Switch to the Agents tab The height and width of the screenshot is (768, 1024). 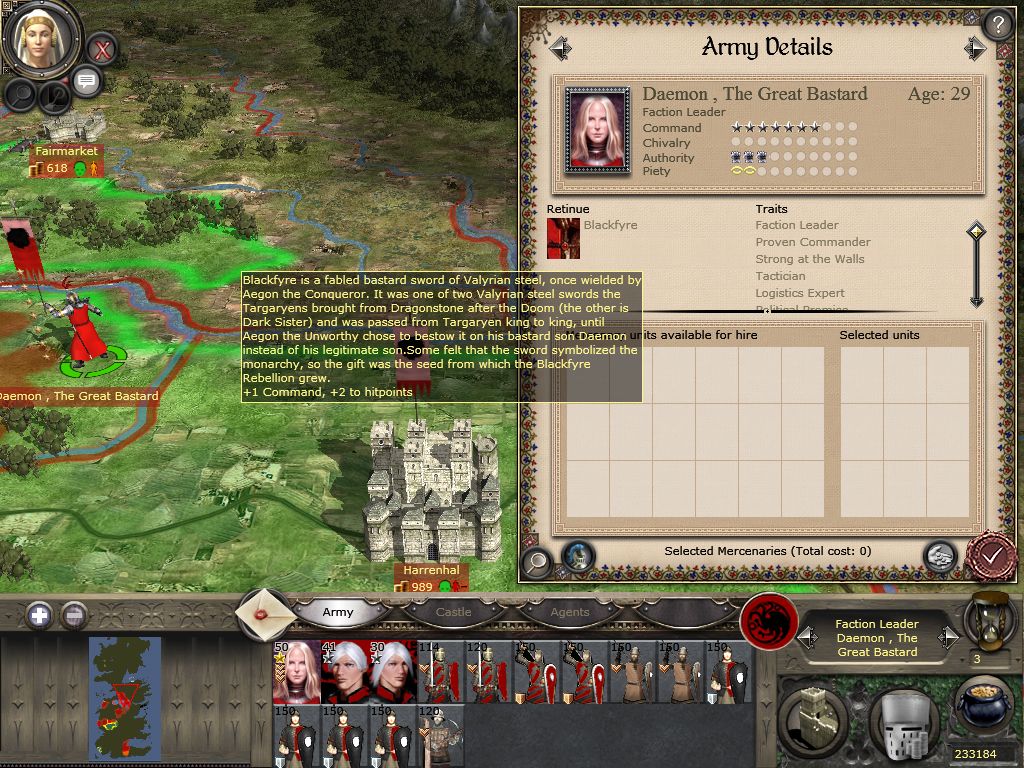[x=569, y=612]
